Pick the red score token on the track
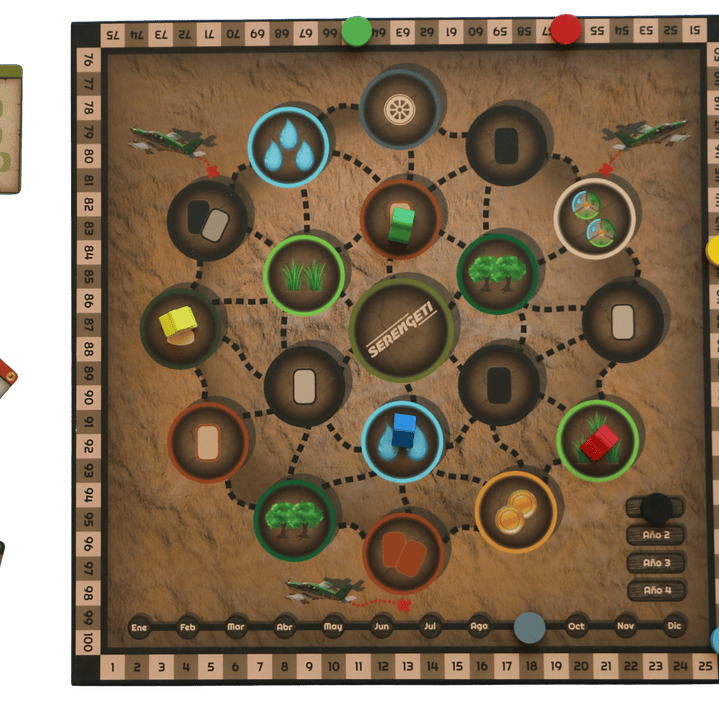Screen dimensions: 719x719 coord(565,29)
